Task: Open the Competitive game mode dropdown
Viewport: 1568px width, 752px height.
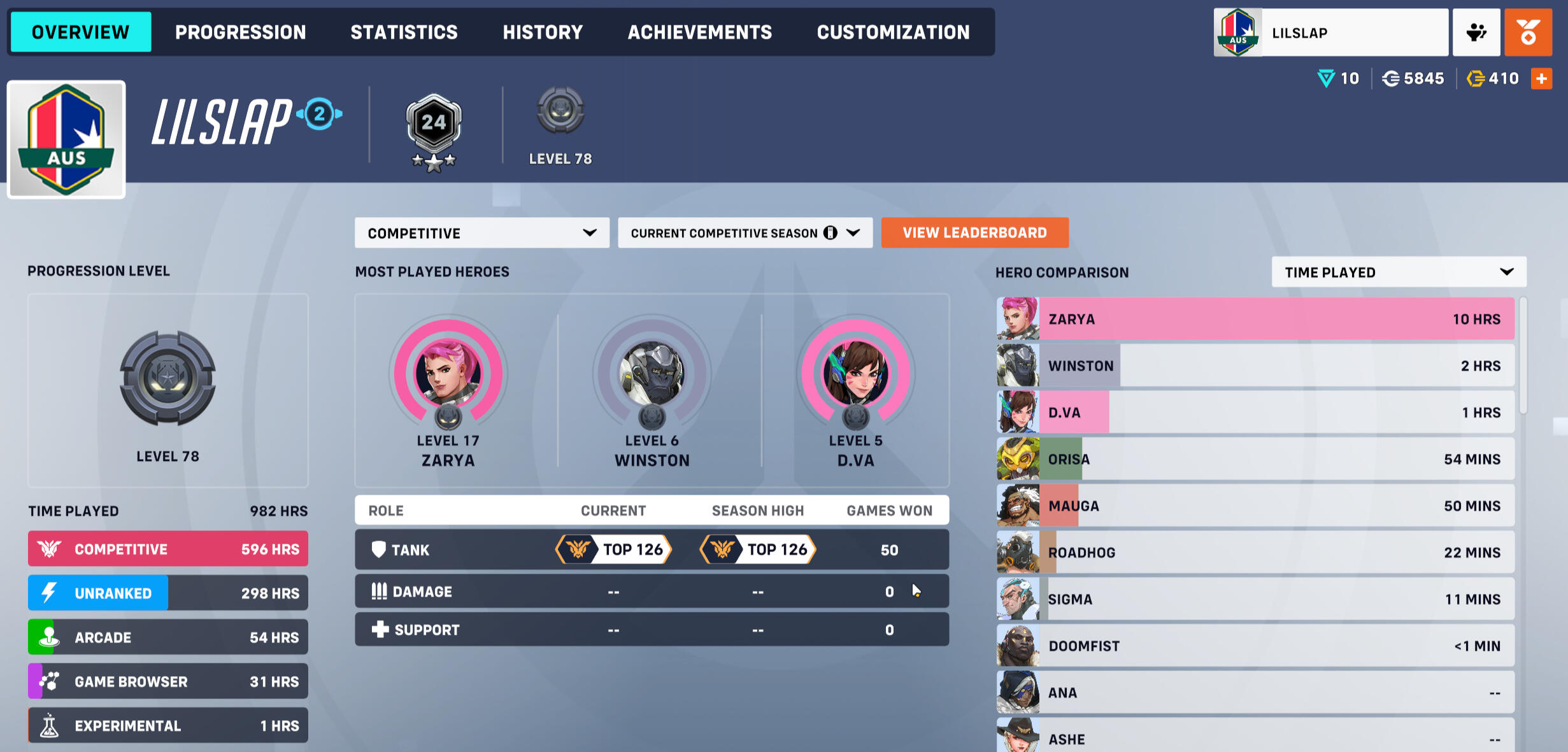Action: point(481,233)
